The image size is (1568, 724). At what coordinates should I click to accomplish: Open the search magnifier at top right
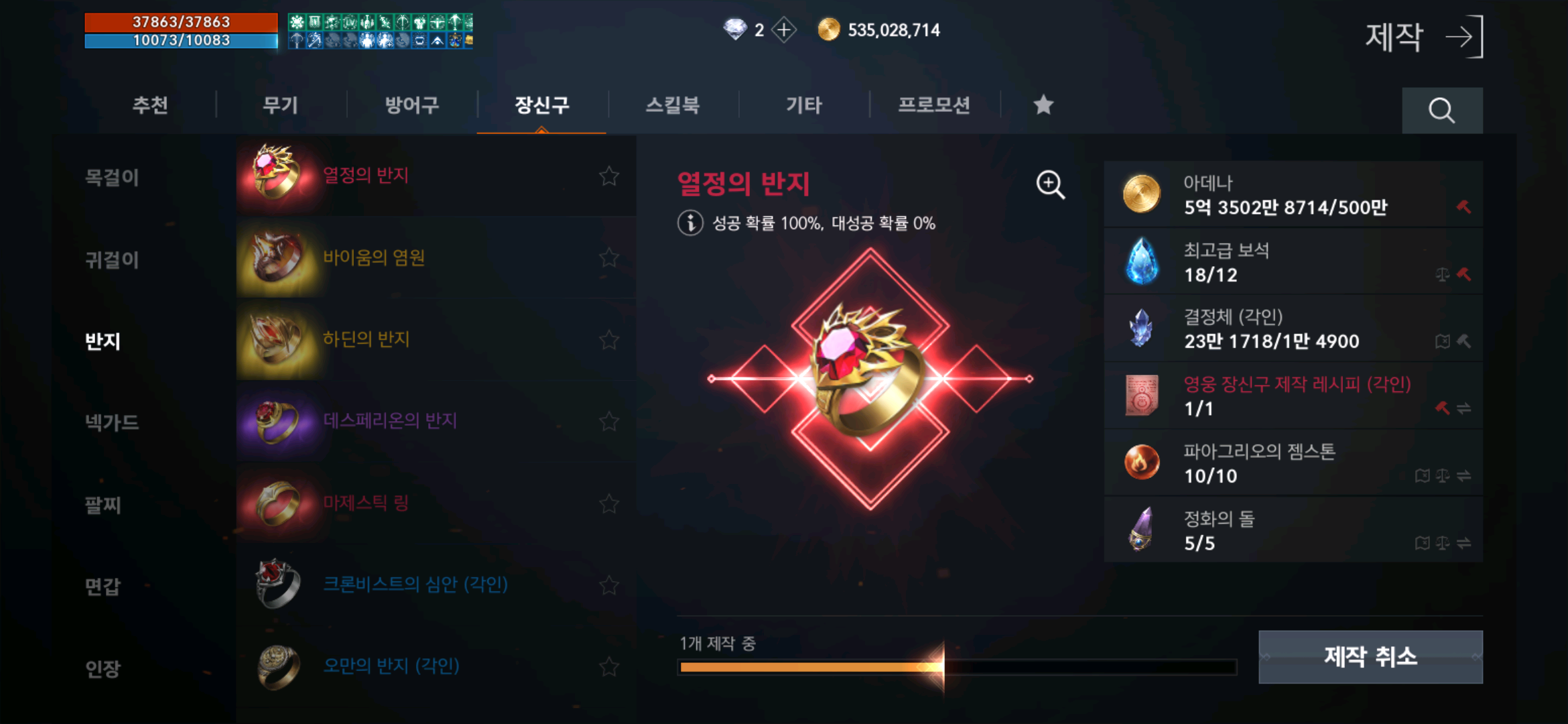click(1442, 110)
